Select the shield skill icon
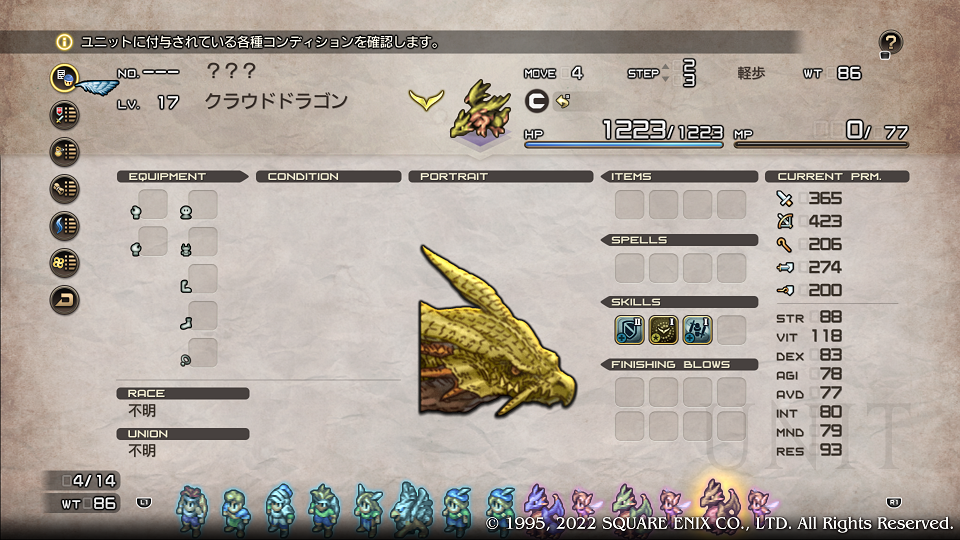This screenshot has height=540, width=960. pyautogui.click(x=629, y=329)
